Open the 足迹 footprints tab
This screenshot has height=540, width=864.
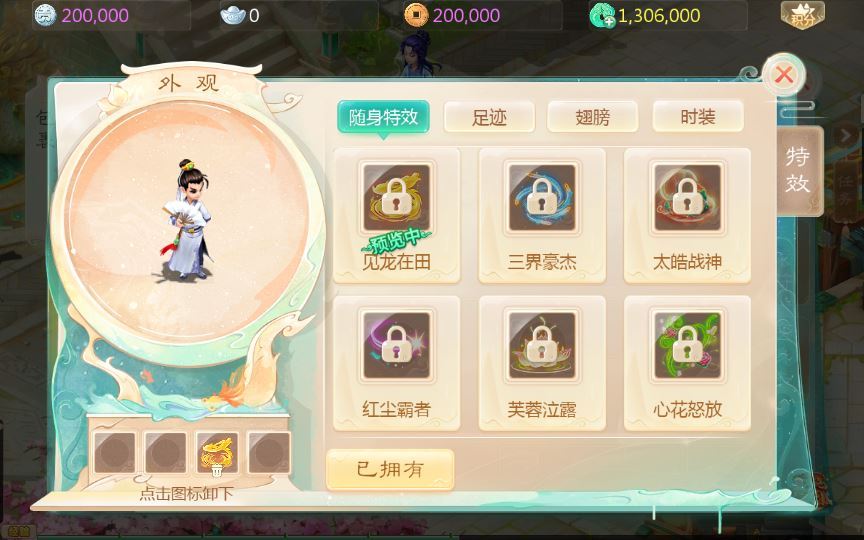[x=489, y=117]
